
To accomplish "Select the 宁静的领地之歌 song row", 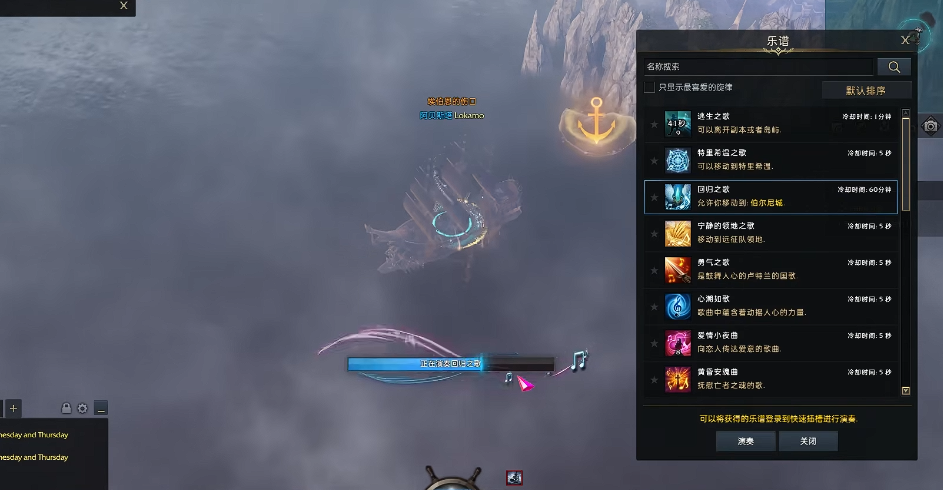I will tap(770, 233).
